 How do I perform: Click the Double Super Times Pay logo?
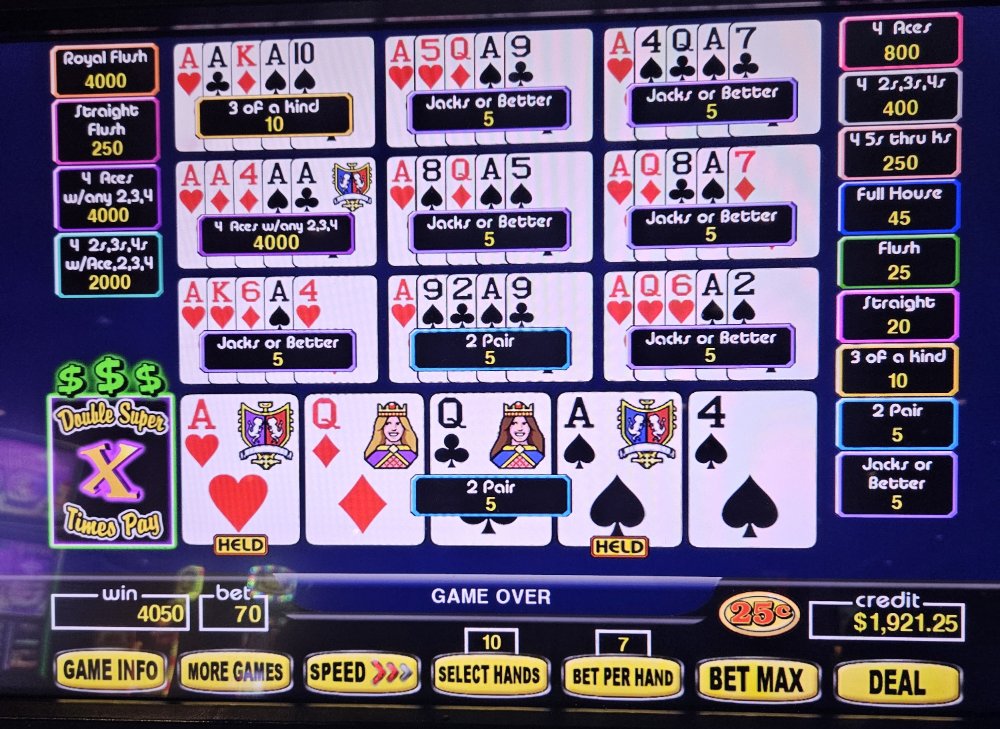point(111,469)
